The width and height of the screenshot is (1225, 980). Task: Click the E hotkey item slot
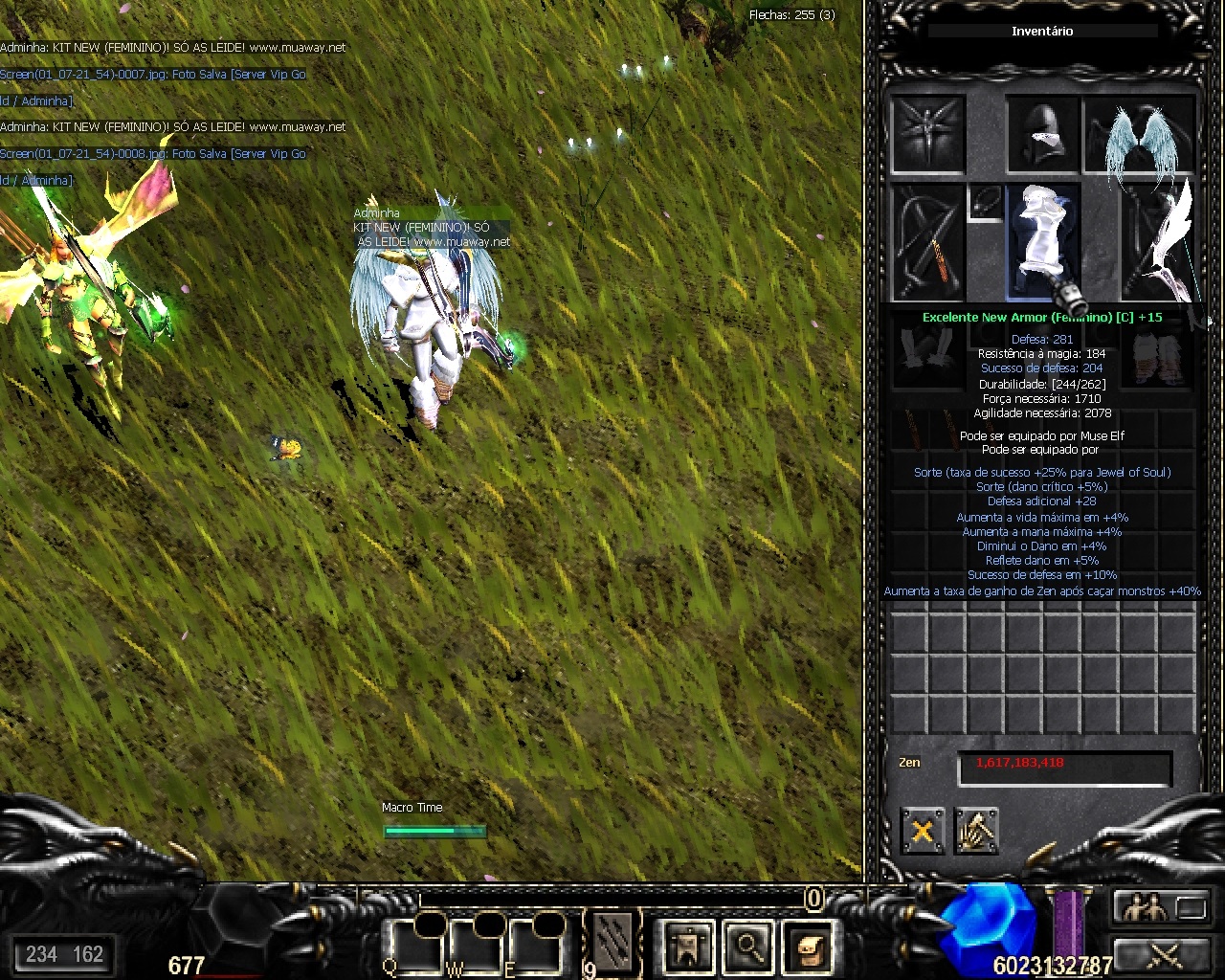click(533, 947)
